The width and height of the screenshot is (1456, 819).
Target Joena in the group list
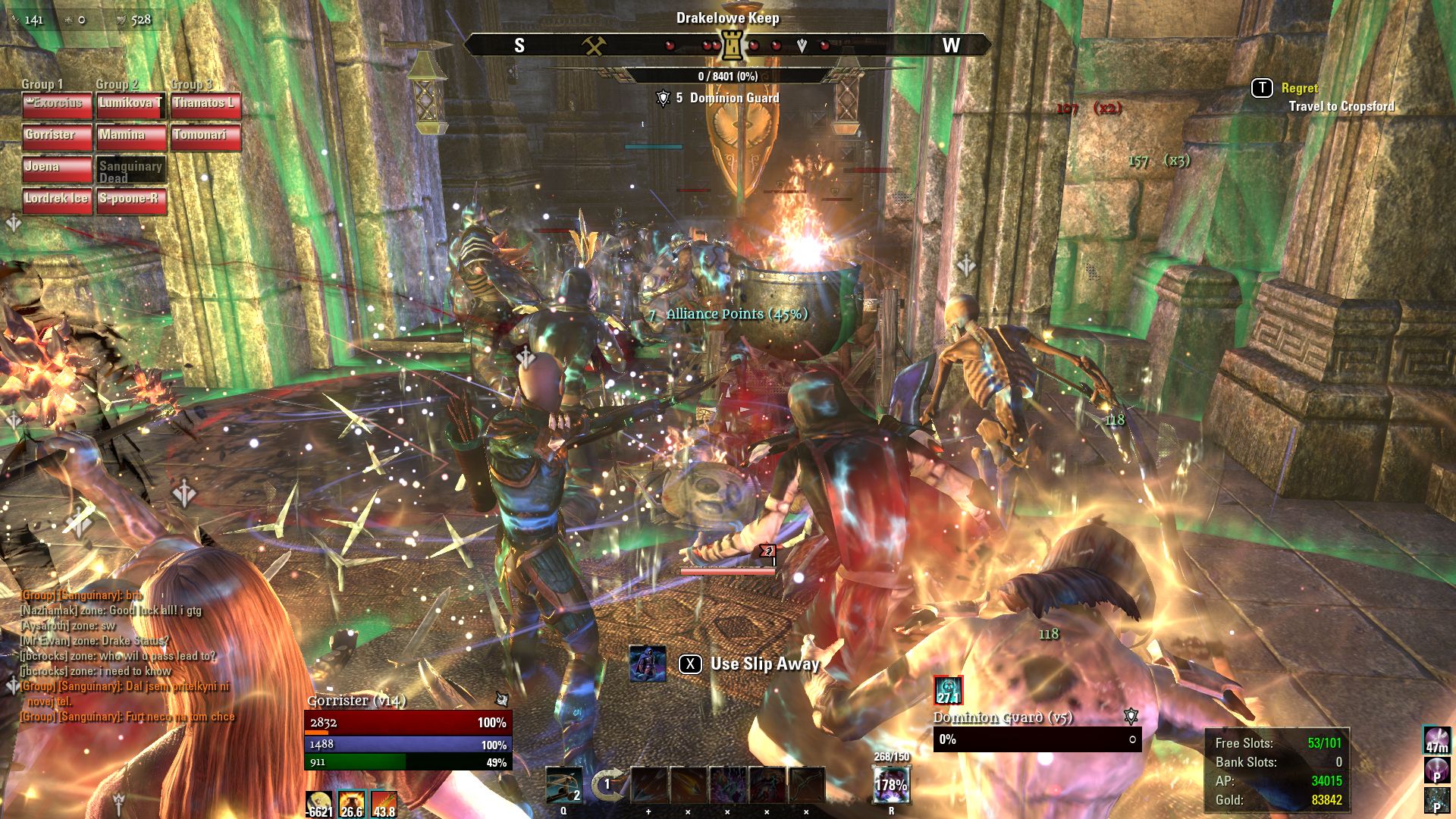coord(57,168)
